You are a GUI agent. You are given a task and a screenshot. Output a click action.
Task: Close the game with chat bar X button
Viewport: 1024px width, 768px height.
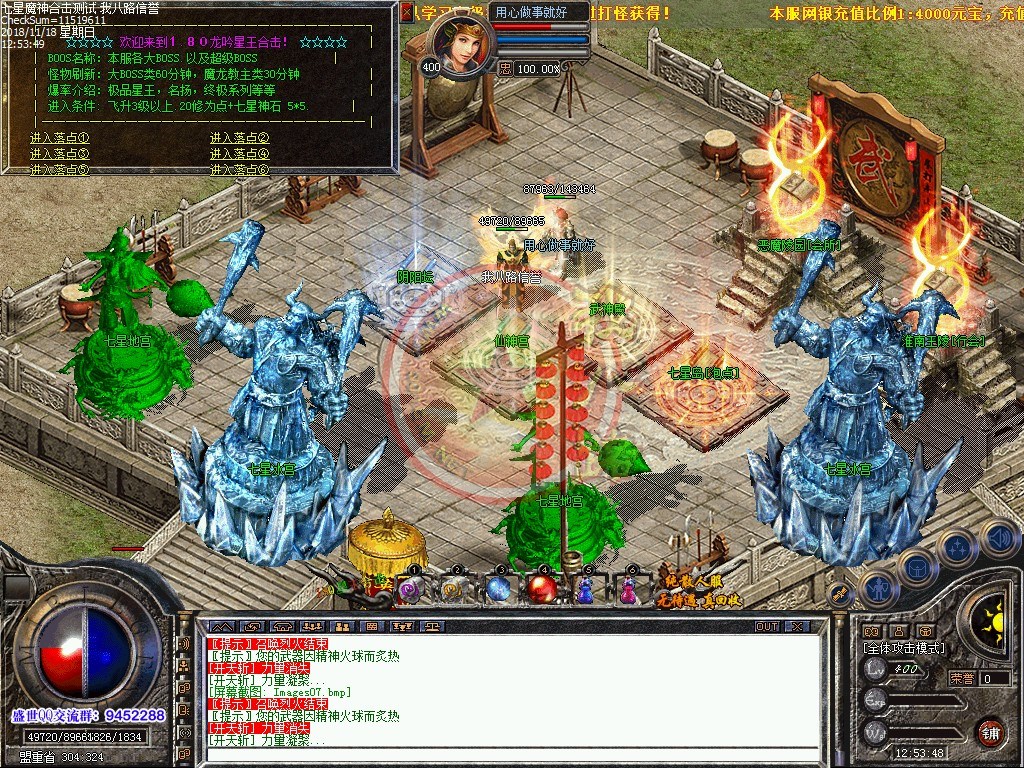pos(797,626)
